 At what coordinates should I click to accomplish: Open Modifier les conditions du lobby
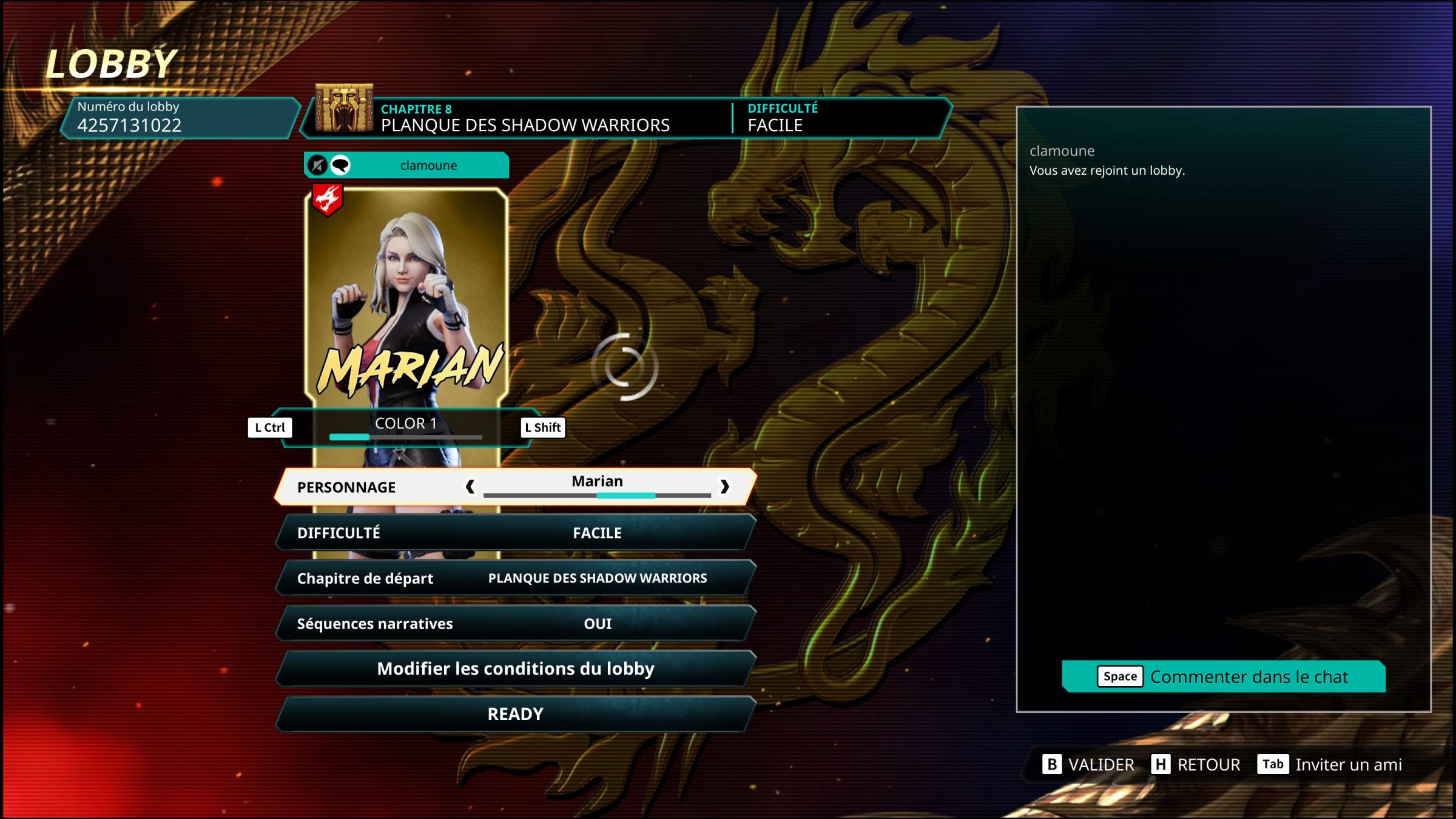point(516,669)
